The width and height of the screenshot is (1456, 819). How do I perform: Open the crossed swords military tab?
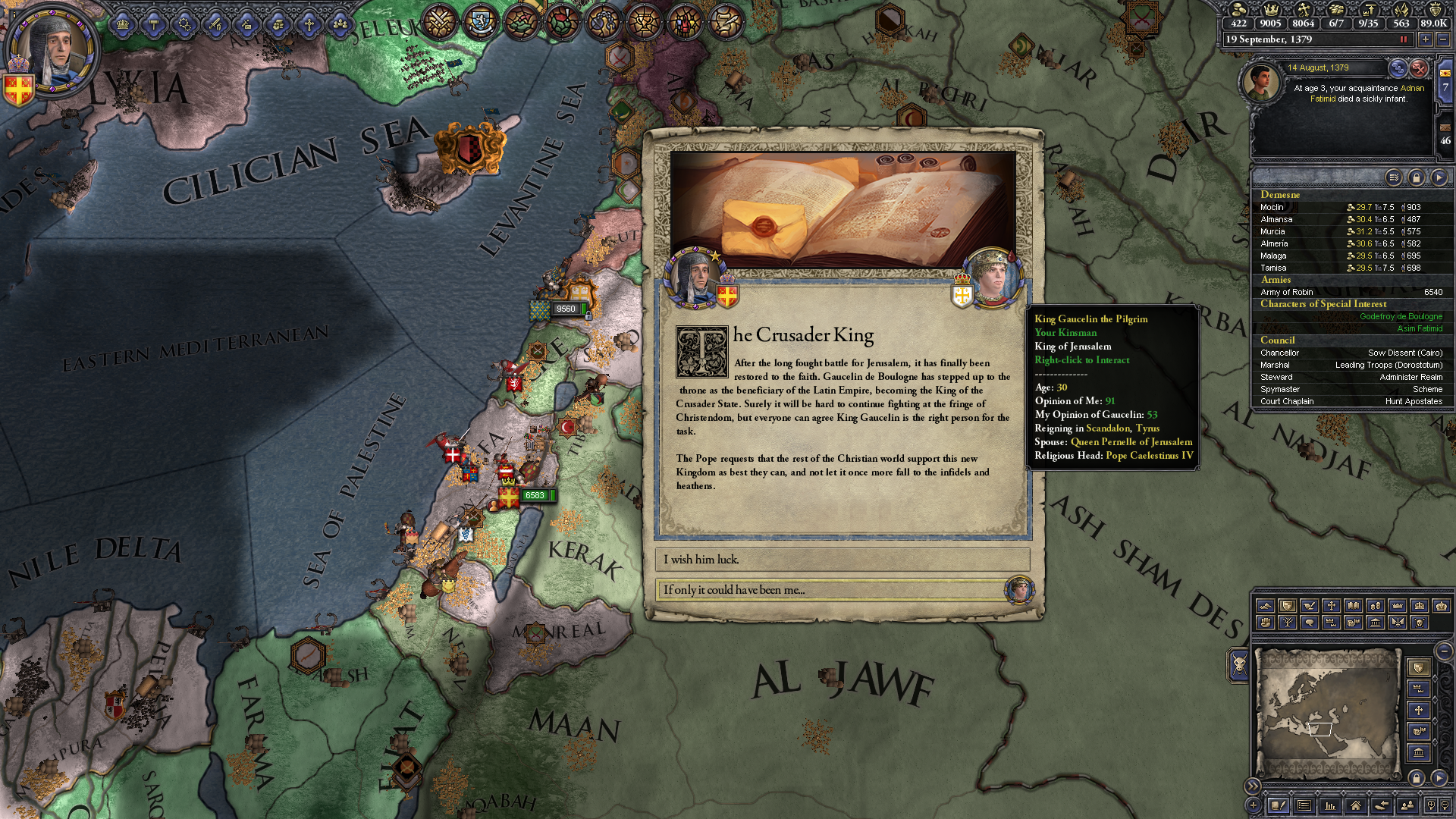215,24
